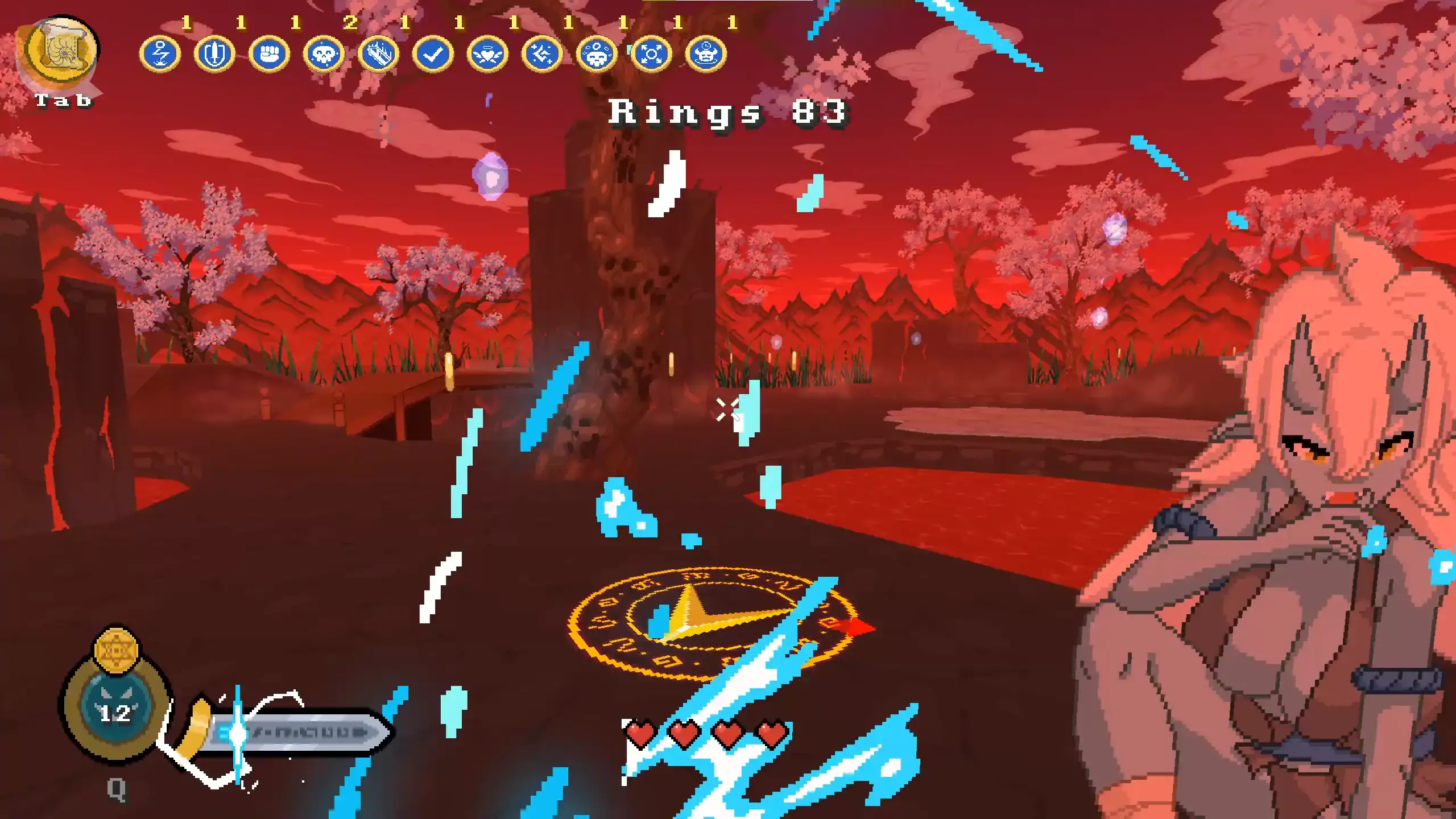The height and width of the screenshot is (819, 1456).
Task: Click the sword-and-shield buff icon
Action: [214, 55]
